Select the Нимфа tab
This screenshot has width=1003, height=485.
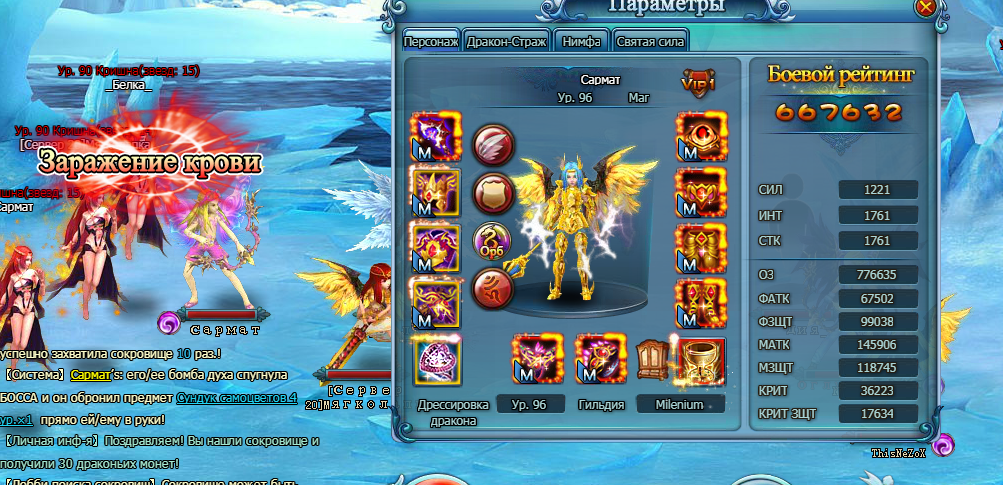[x=581, y=41]
